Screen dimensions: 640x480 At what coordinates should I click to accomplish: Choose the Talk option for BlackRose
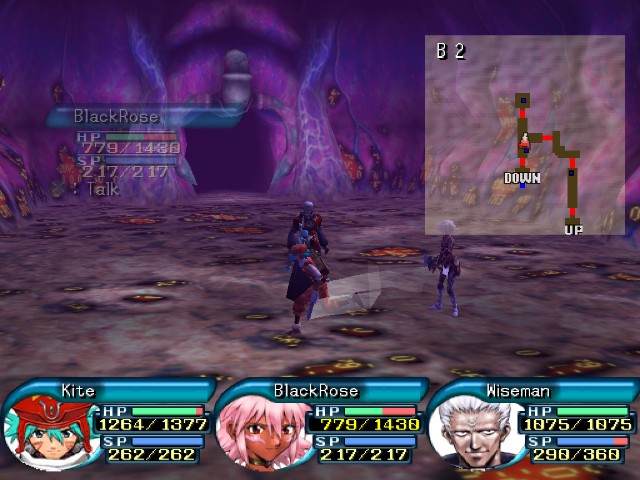pos(102,188)
